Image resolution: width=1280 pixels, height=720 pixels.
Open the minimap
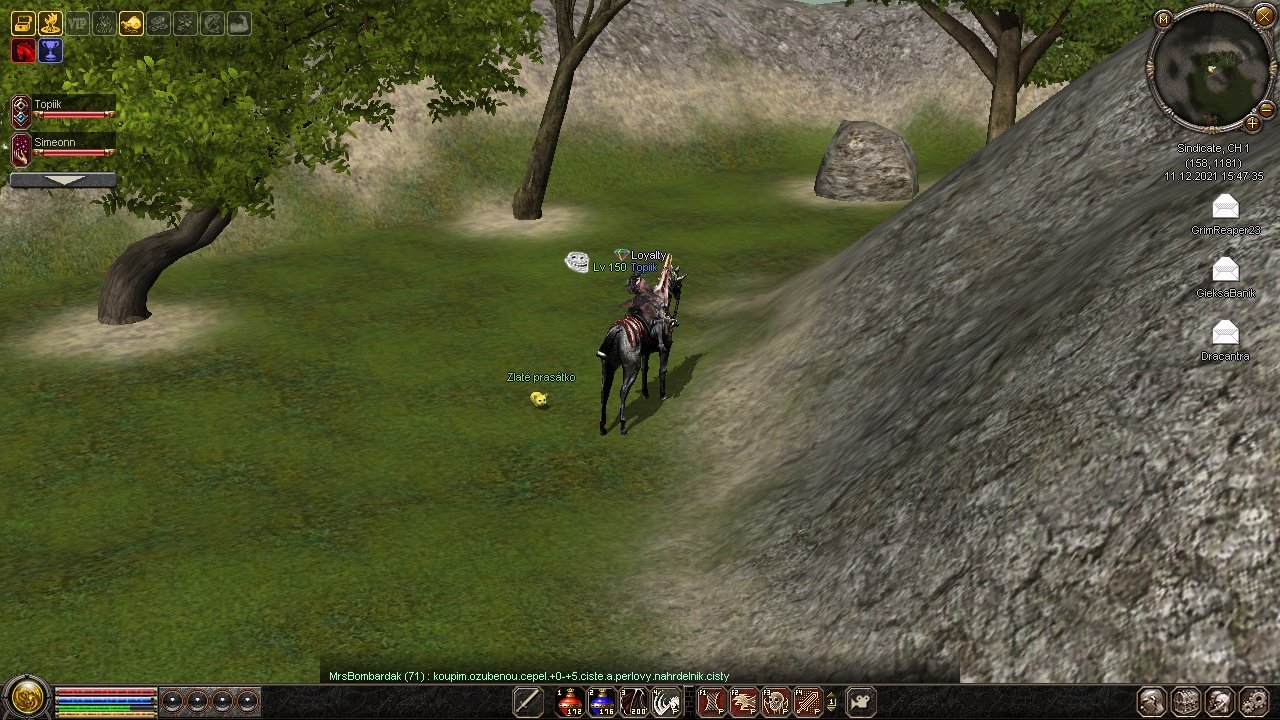[1212, 68]
